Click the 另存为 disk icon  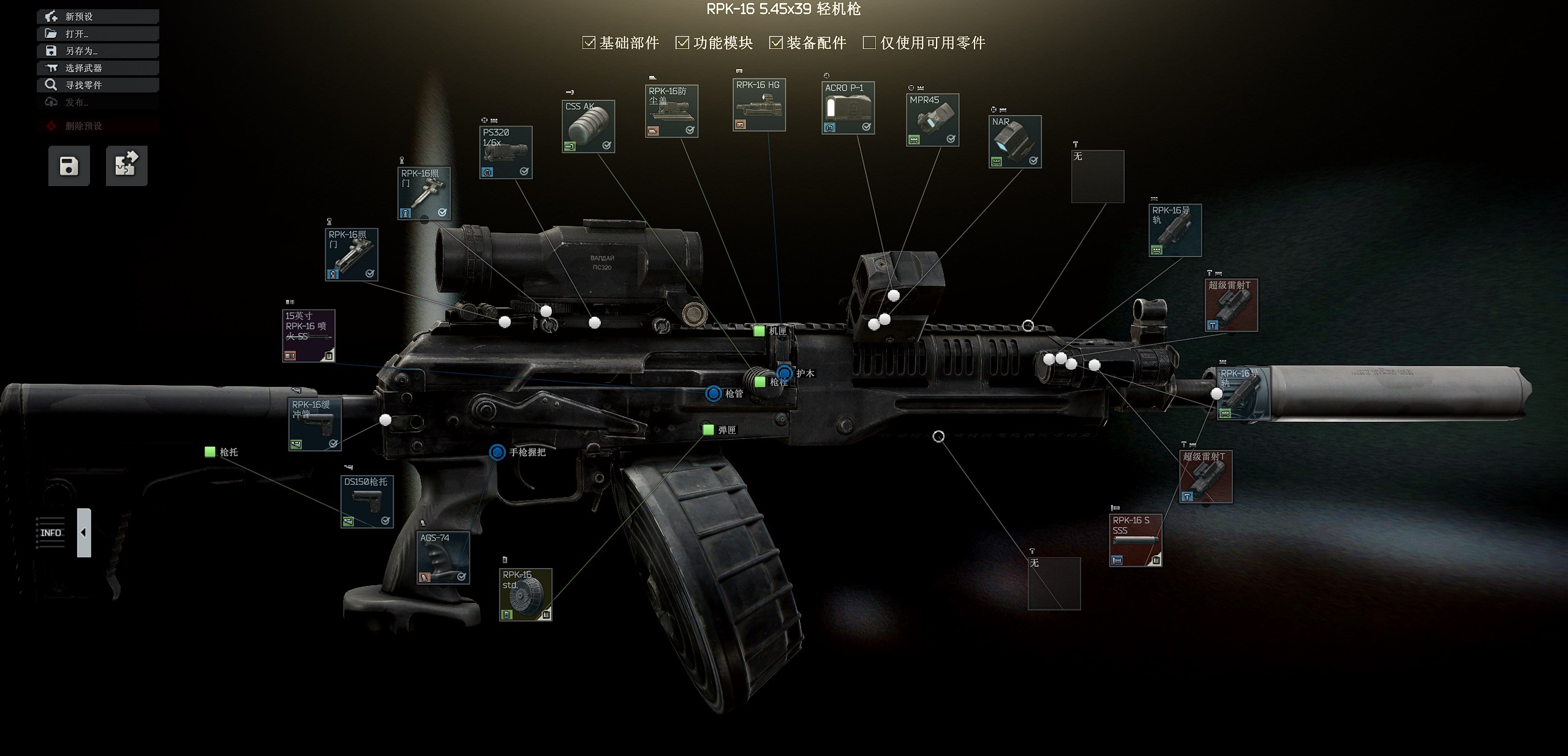51,51
